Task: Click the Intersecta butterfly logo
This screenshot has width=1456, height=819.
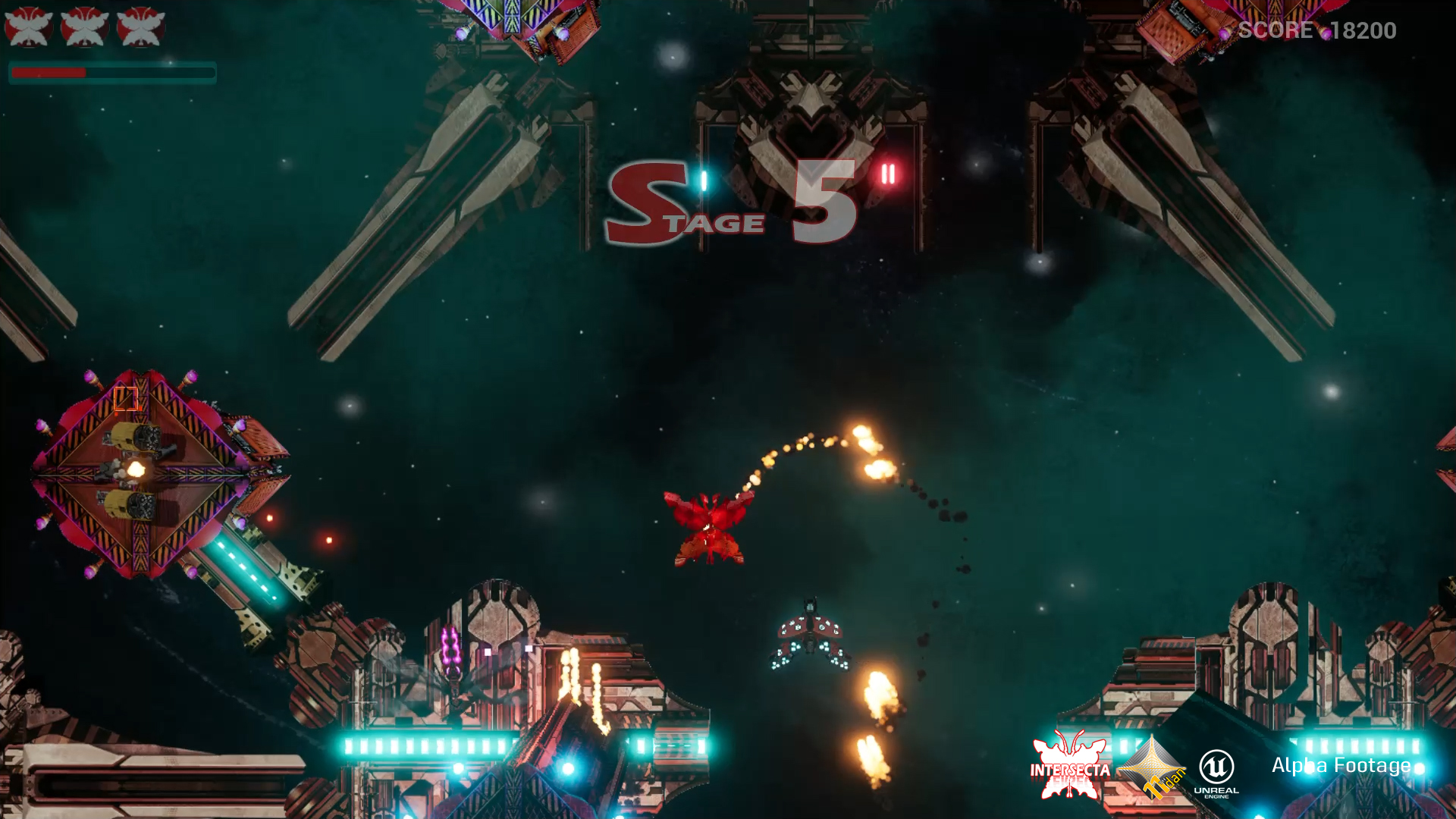Action: pyautogui.click(x=1069, y=766)
